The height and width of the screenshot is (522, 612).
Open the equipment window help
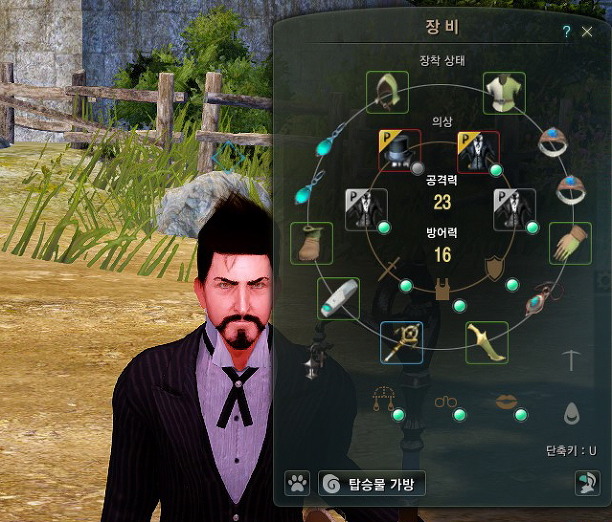click(566, 32)
